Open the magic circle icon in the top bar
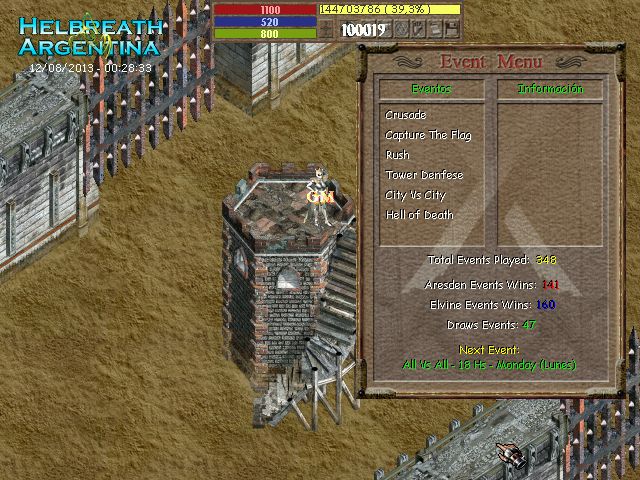Screen dimensions: 640x480 (x=402, y=30)
